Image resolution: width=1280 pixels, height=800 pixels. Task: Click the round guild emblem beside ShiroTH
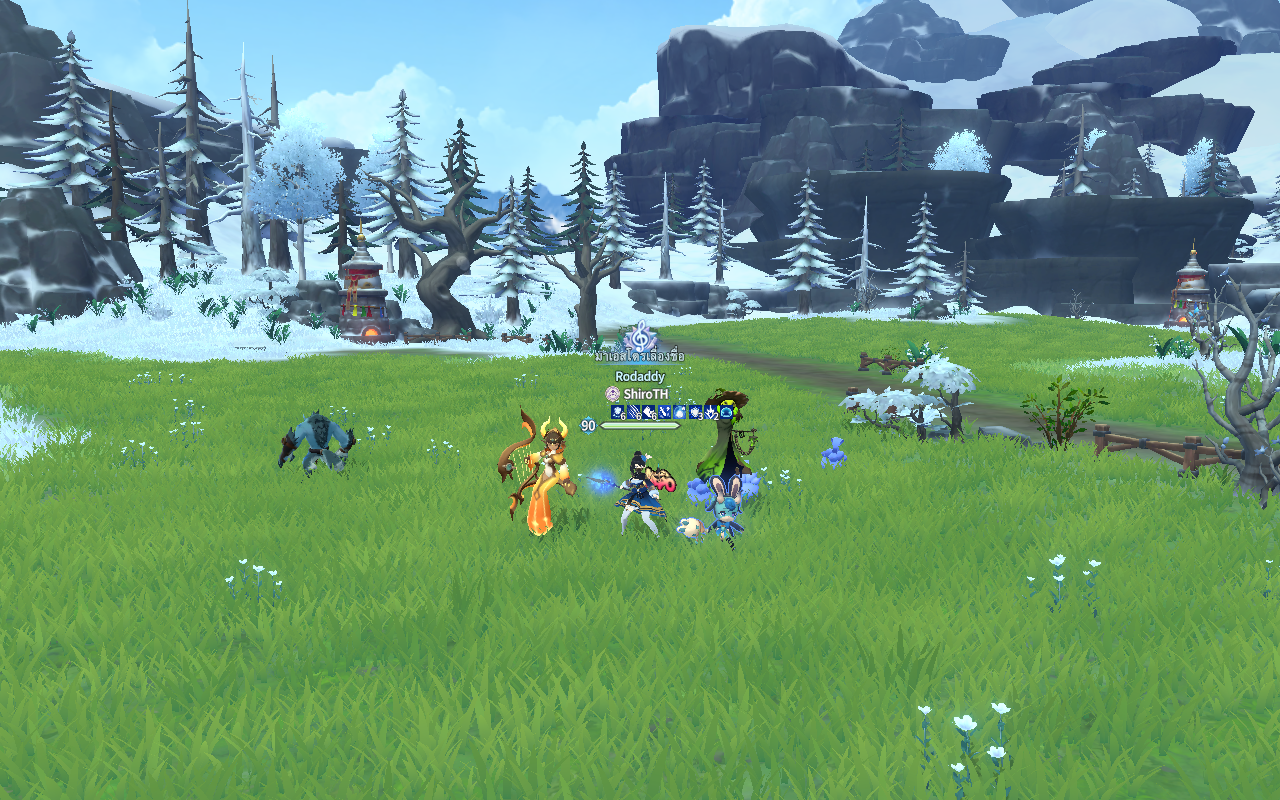tap(612, 394)
